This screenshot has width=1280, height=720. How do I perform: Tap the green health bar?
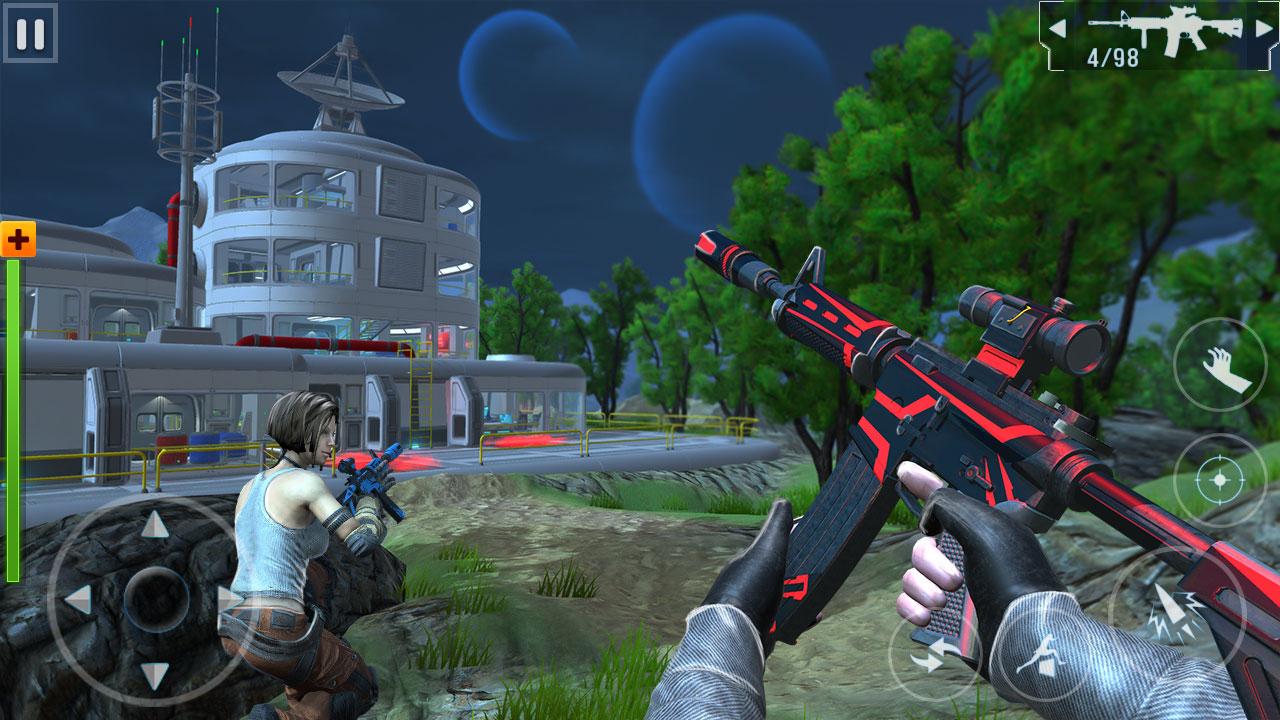coord(17,420)
